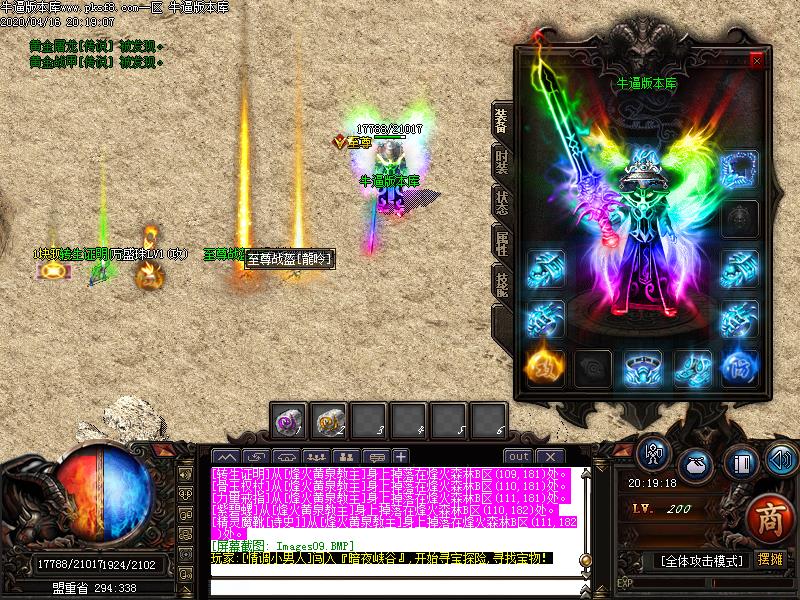Screen dimensions: 800x600
Task: Select the blue 防 defense orb slot
Action: click(740, 367)
